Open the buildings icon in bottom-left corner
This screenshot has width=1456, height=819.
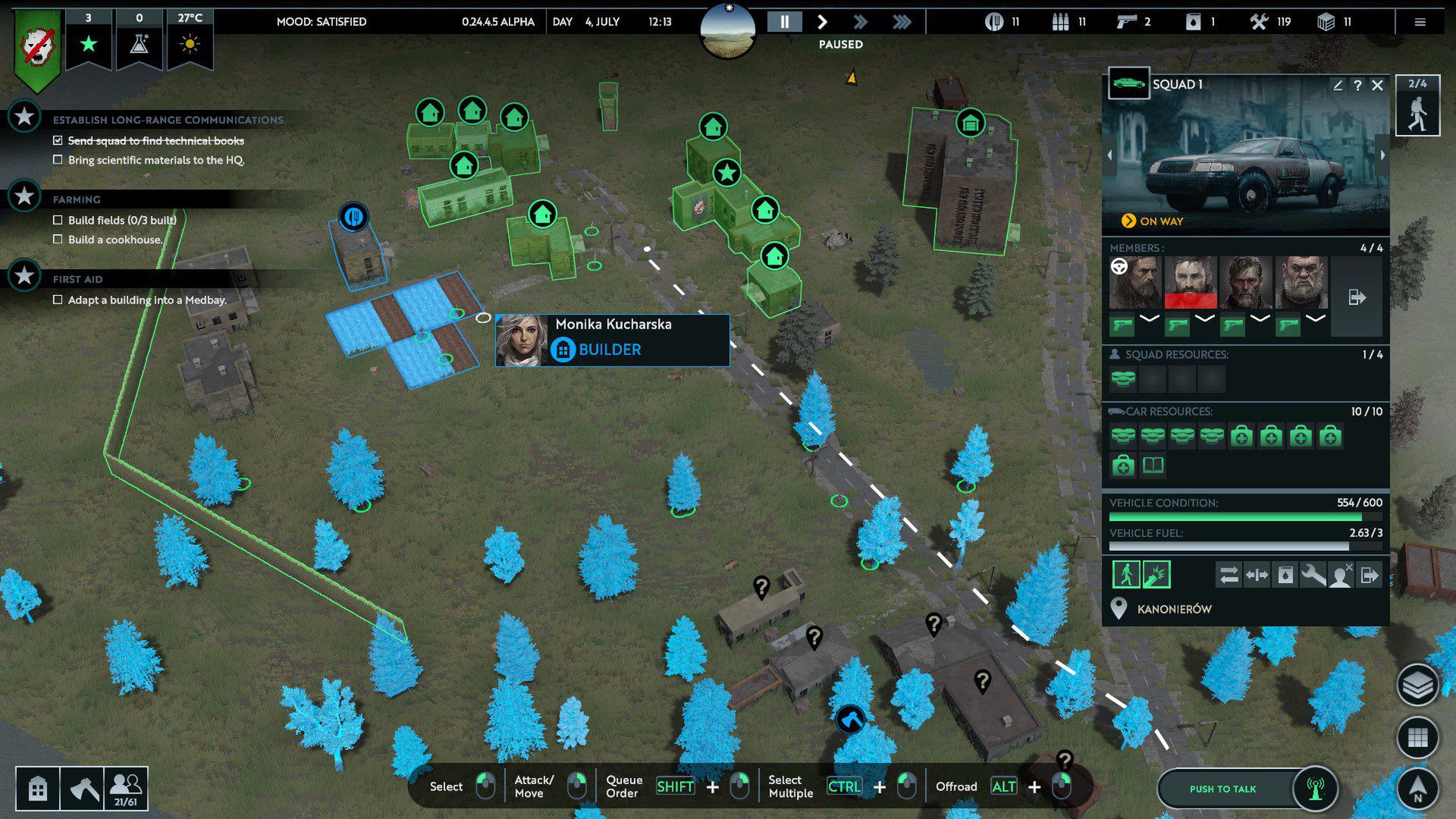point(37,789)
